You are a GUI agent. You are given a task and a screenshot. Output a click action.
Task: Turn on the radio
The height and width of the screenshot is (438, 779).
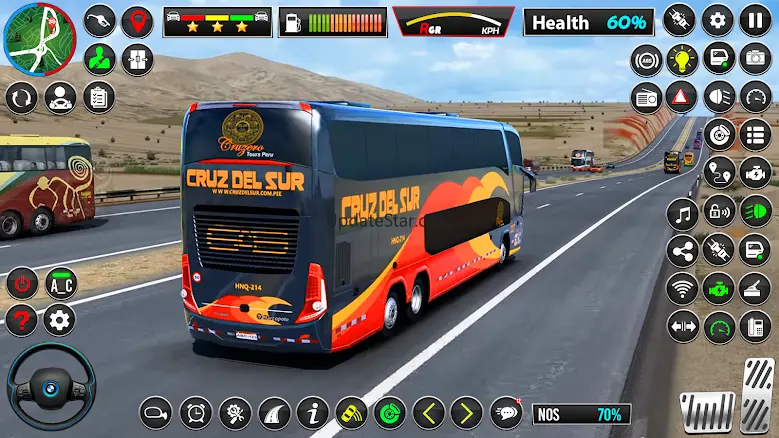coord(647,97)
